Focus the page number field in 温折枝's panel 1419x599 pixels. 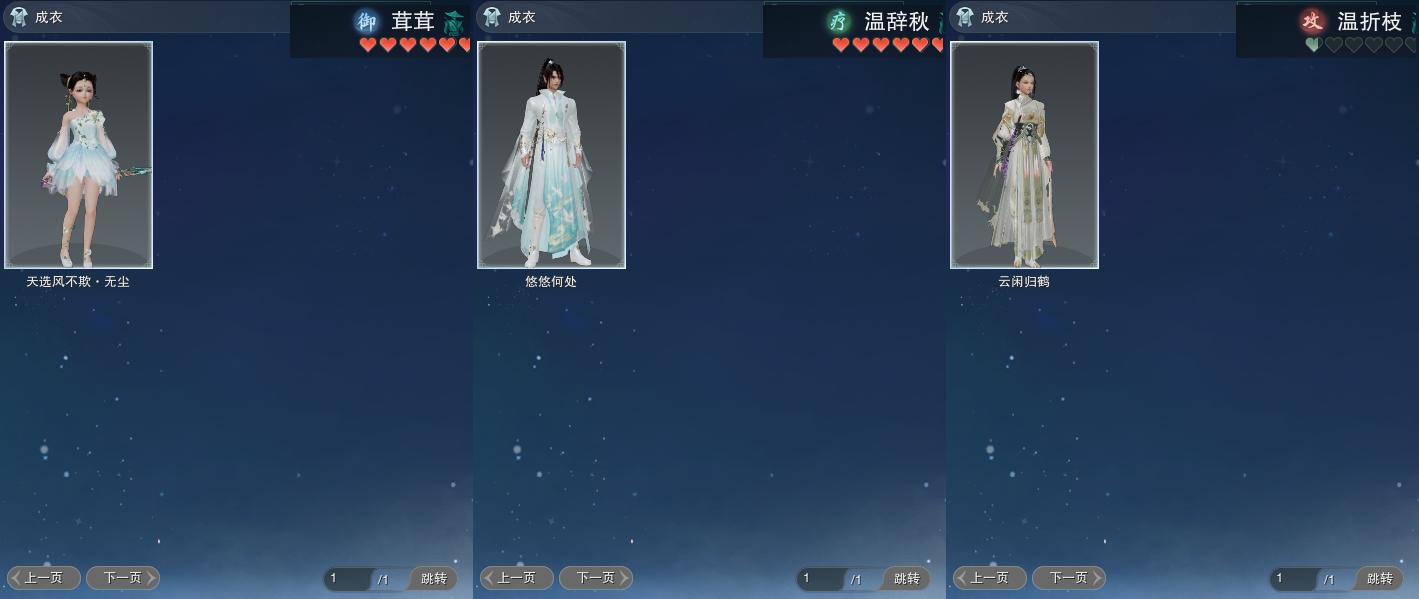(1292, 579)
